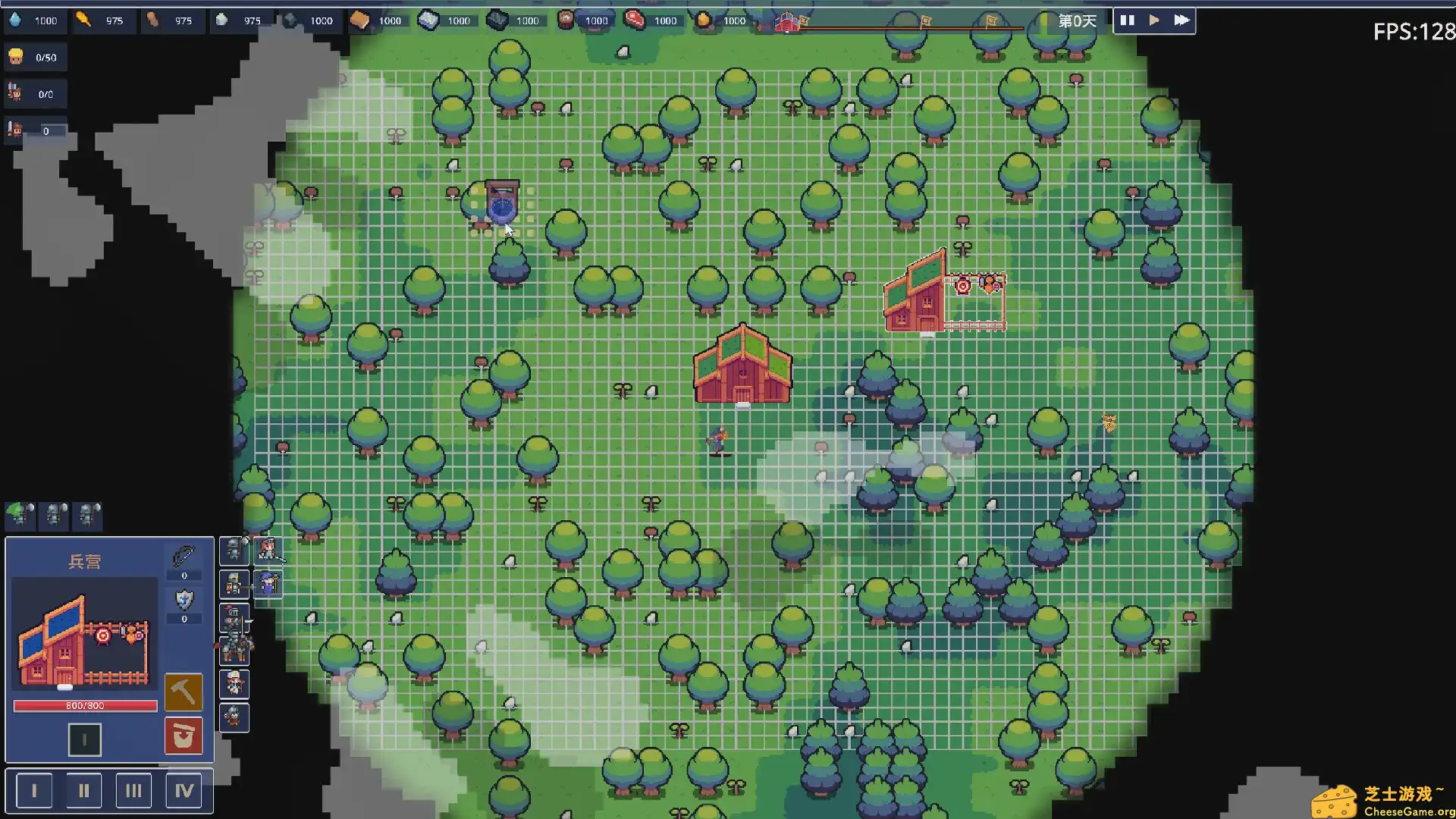1456x819 pixels.
Task: Select the water resource icon
Action: click(x=17, y=21)
